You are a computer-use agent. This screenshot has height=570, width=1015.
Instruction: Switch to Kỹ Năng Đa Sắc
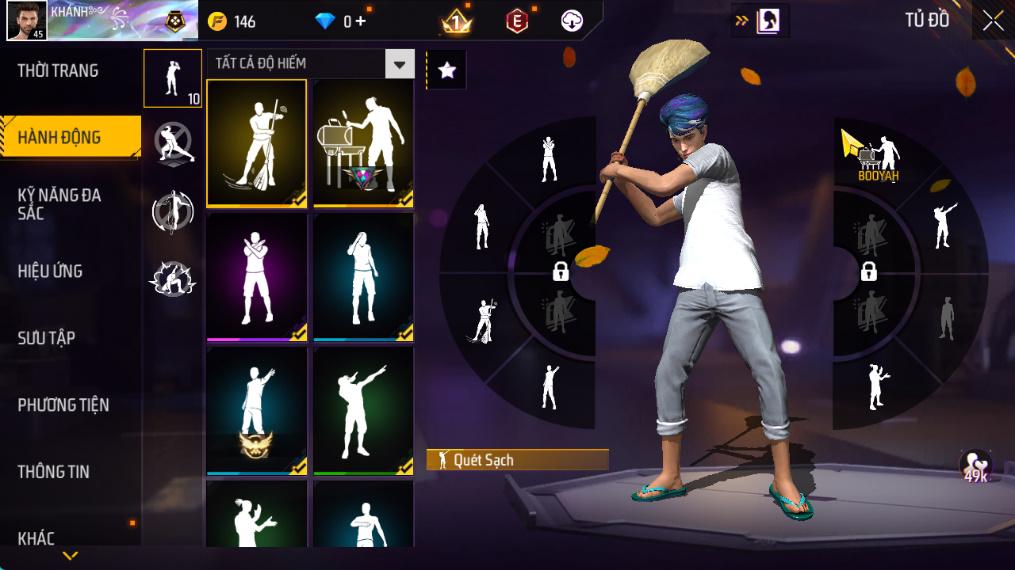click(60, 204)
